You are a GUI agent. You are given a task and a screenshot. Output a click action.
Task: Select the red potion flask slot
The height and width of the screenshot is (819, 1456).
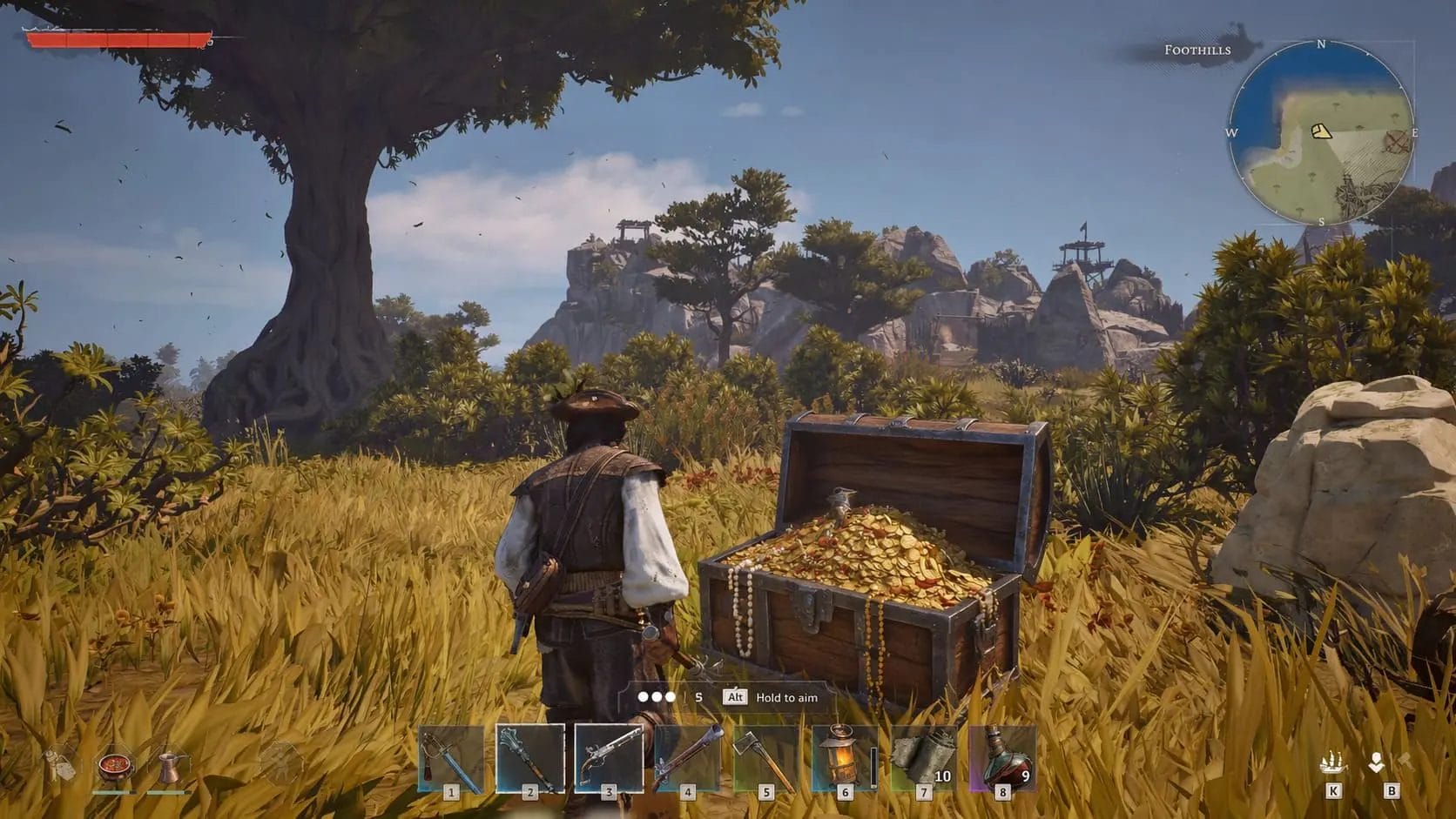click(x=1002, y=760)
